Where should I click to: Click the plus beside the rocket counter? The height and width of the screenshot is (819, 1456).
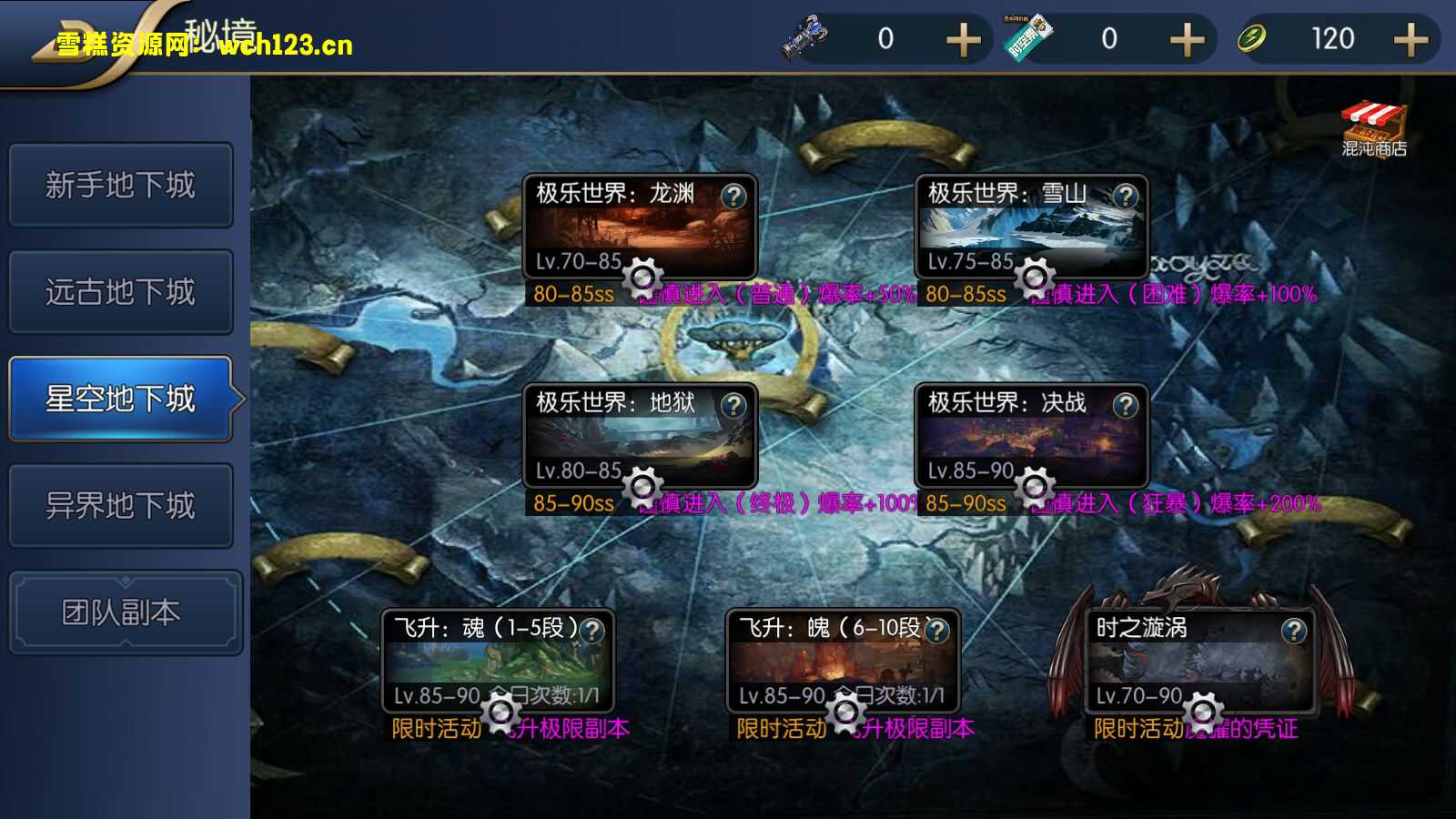click(962, 39)
